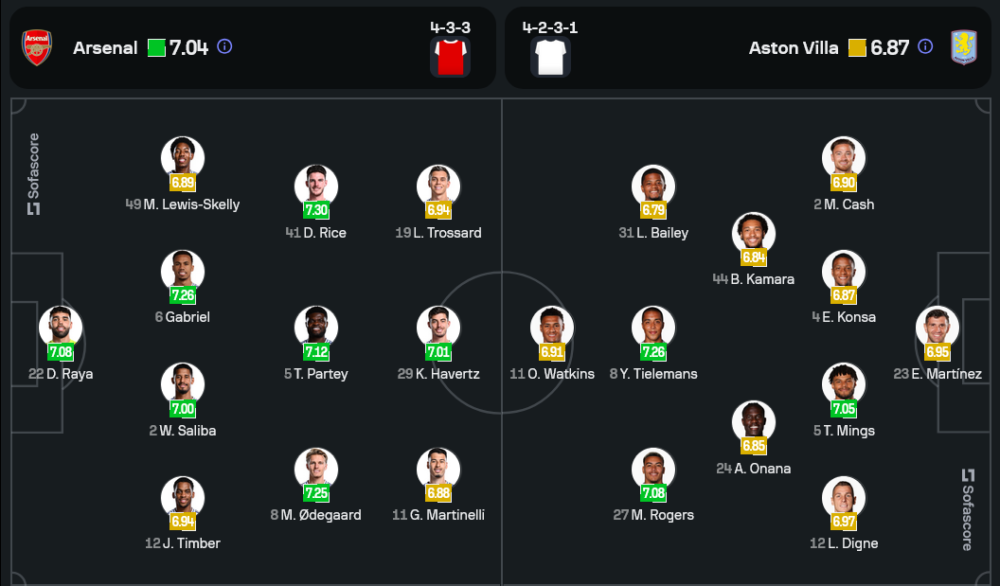This screenshot has width=1000, height=586.
Task: Open J. Timber's player card
Action: 183,498
